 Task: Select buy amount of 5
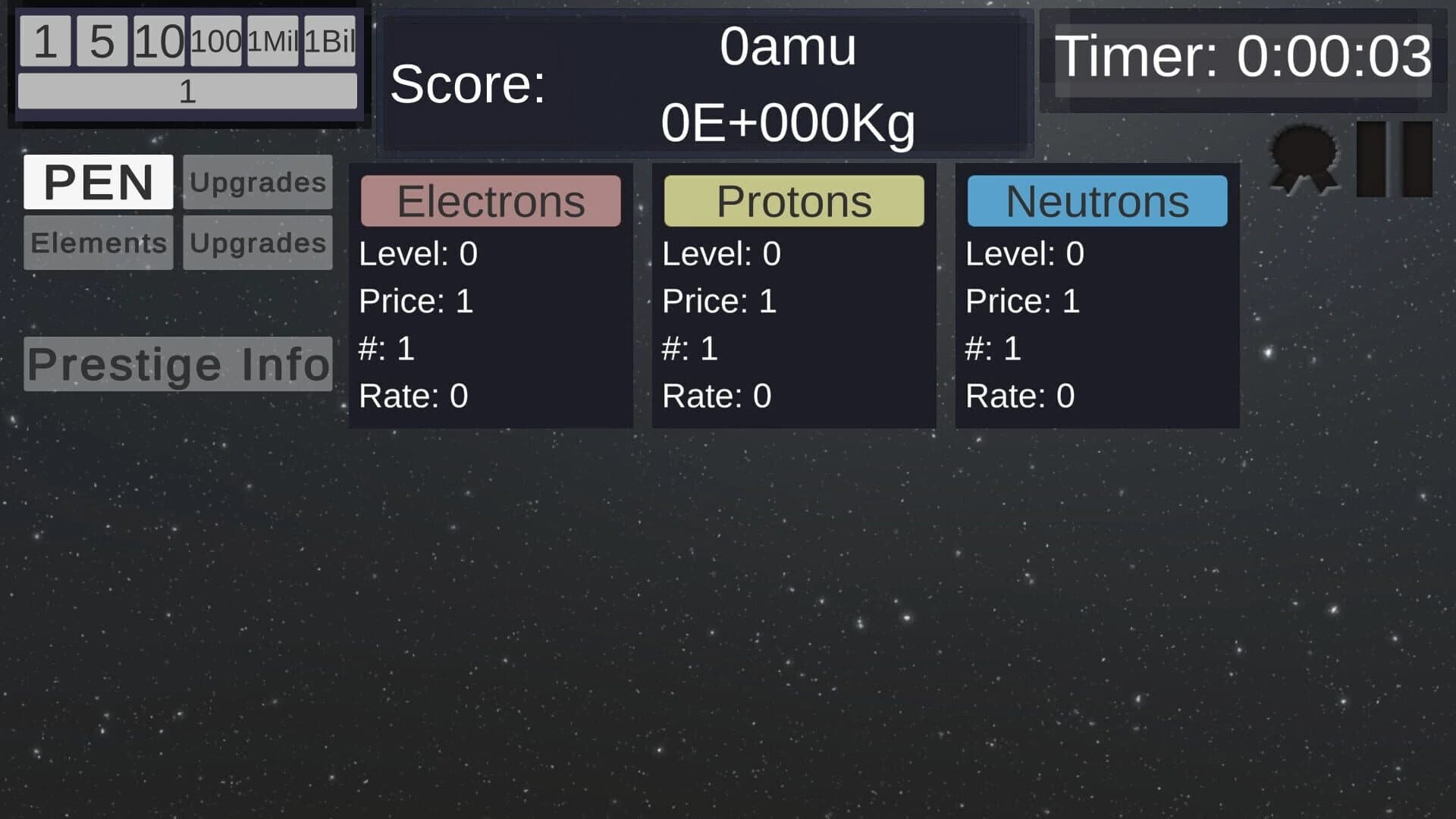[x=102, y=42]
